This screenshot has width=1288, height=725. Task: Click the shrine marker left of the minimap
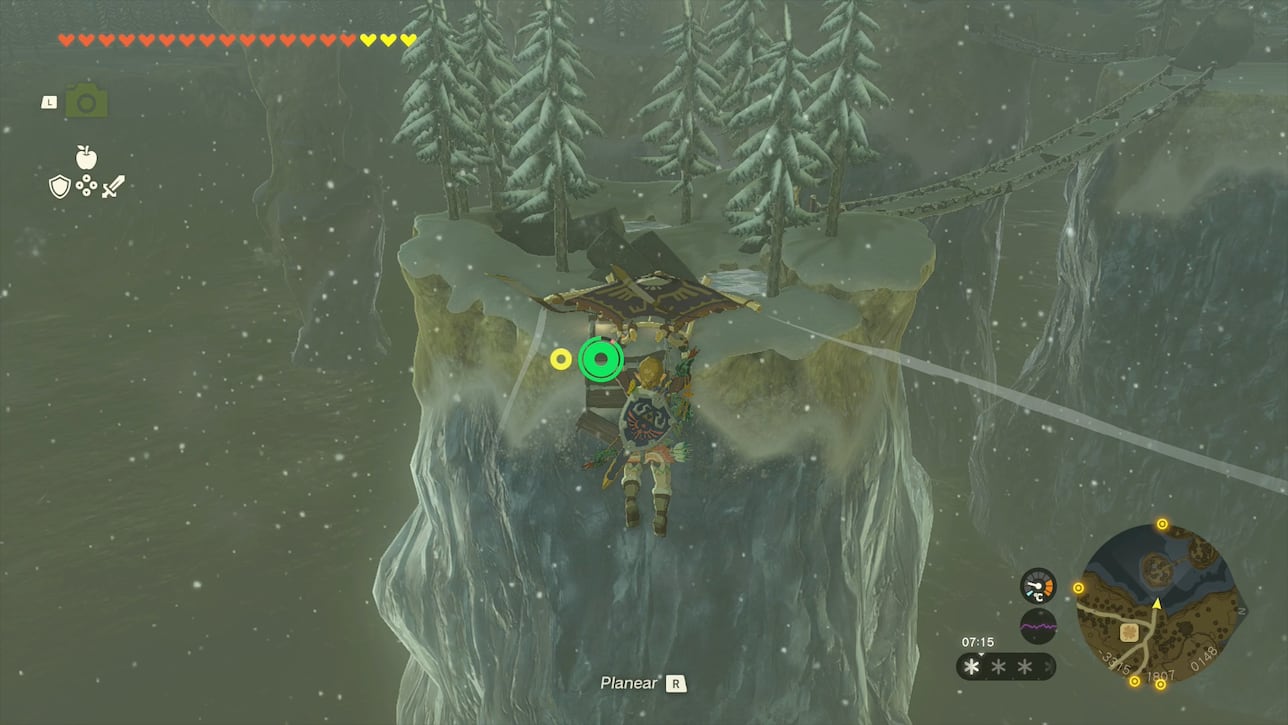click(1079, 587)
